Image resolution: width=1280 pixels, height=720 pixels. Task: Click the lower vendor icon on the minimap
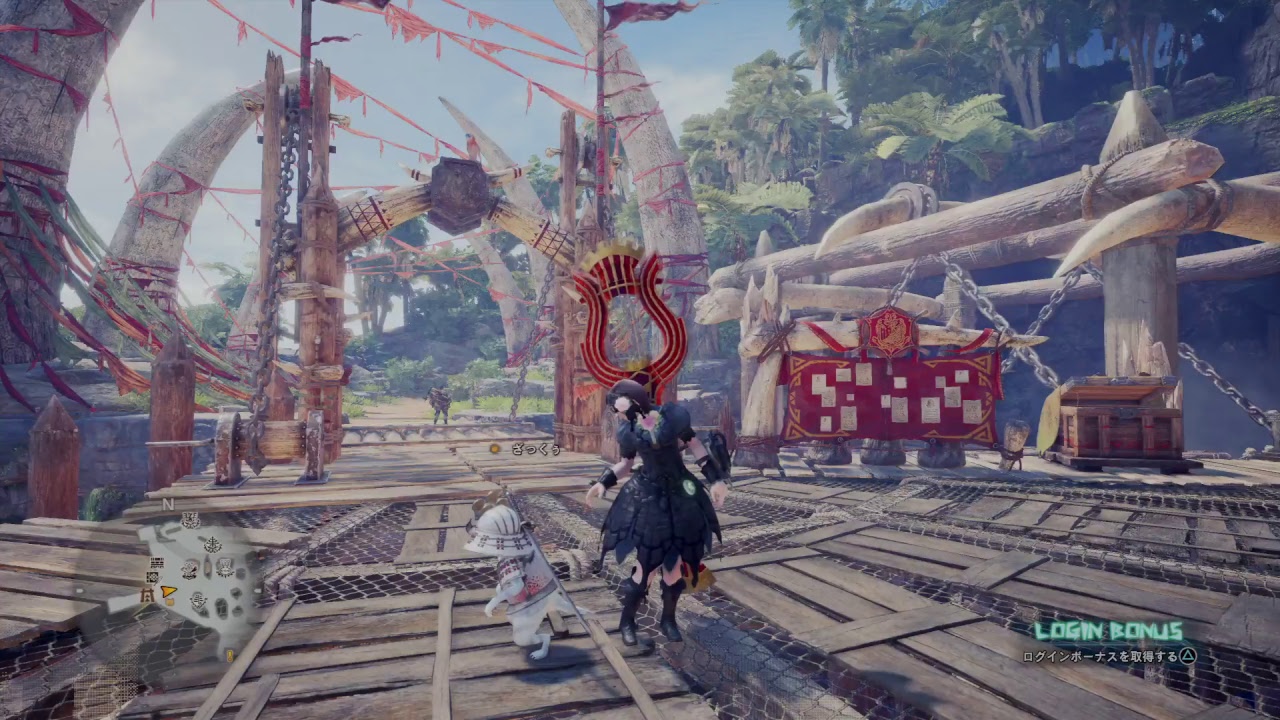point(198,600)
